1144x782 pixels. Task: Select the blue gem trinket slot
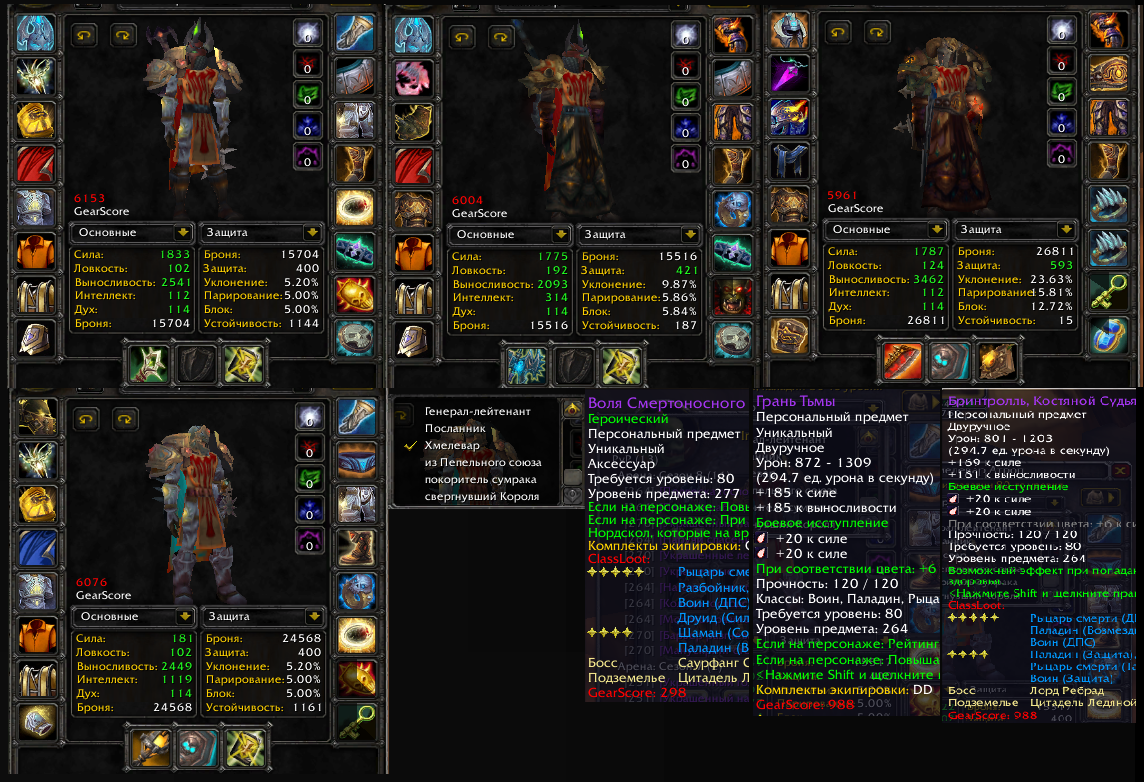pos(1108,337)
